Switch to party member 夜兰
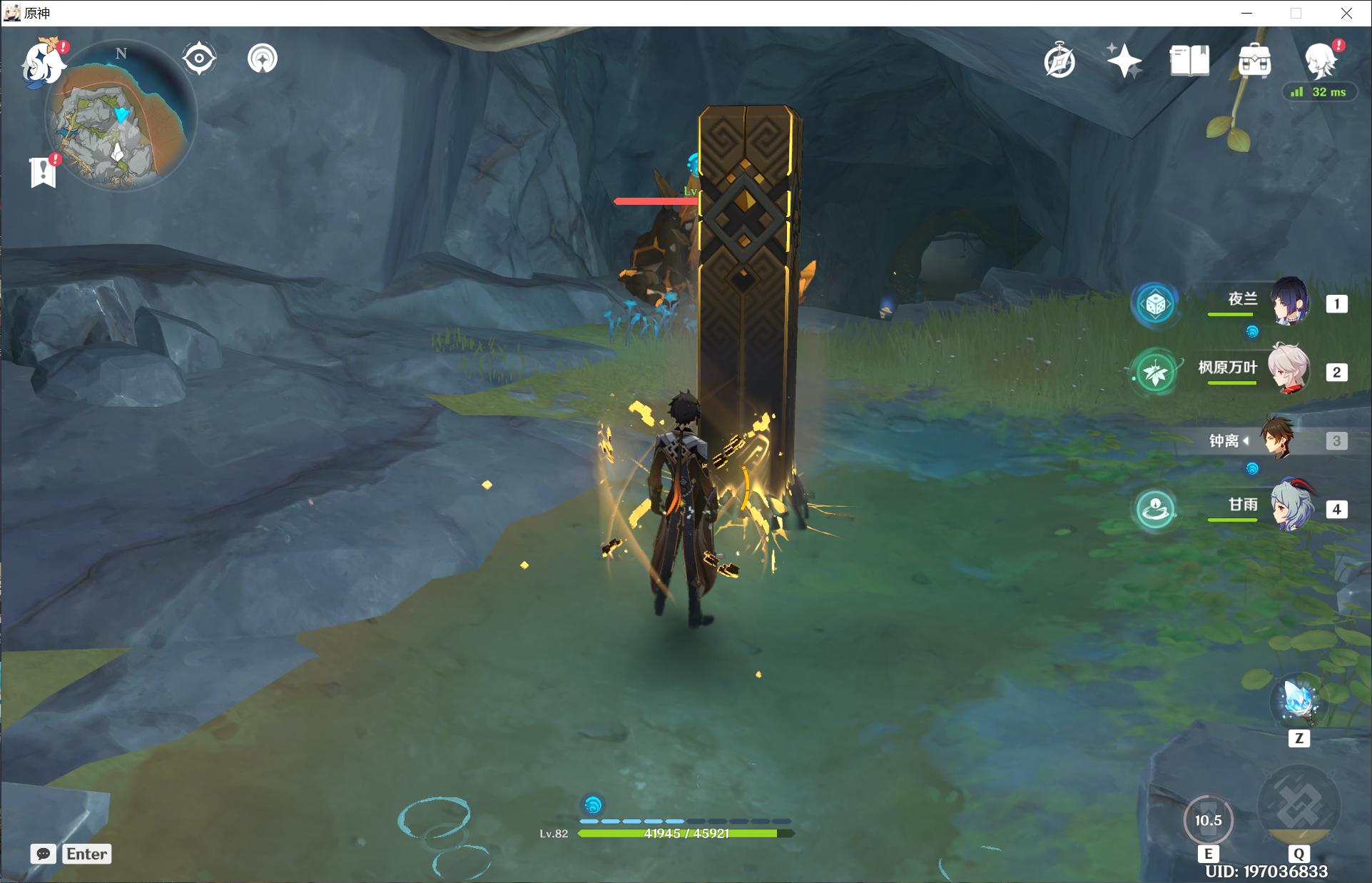The width and height of the screenshot is (1372, 883). [1289, 303]
